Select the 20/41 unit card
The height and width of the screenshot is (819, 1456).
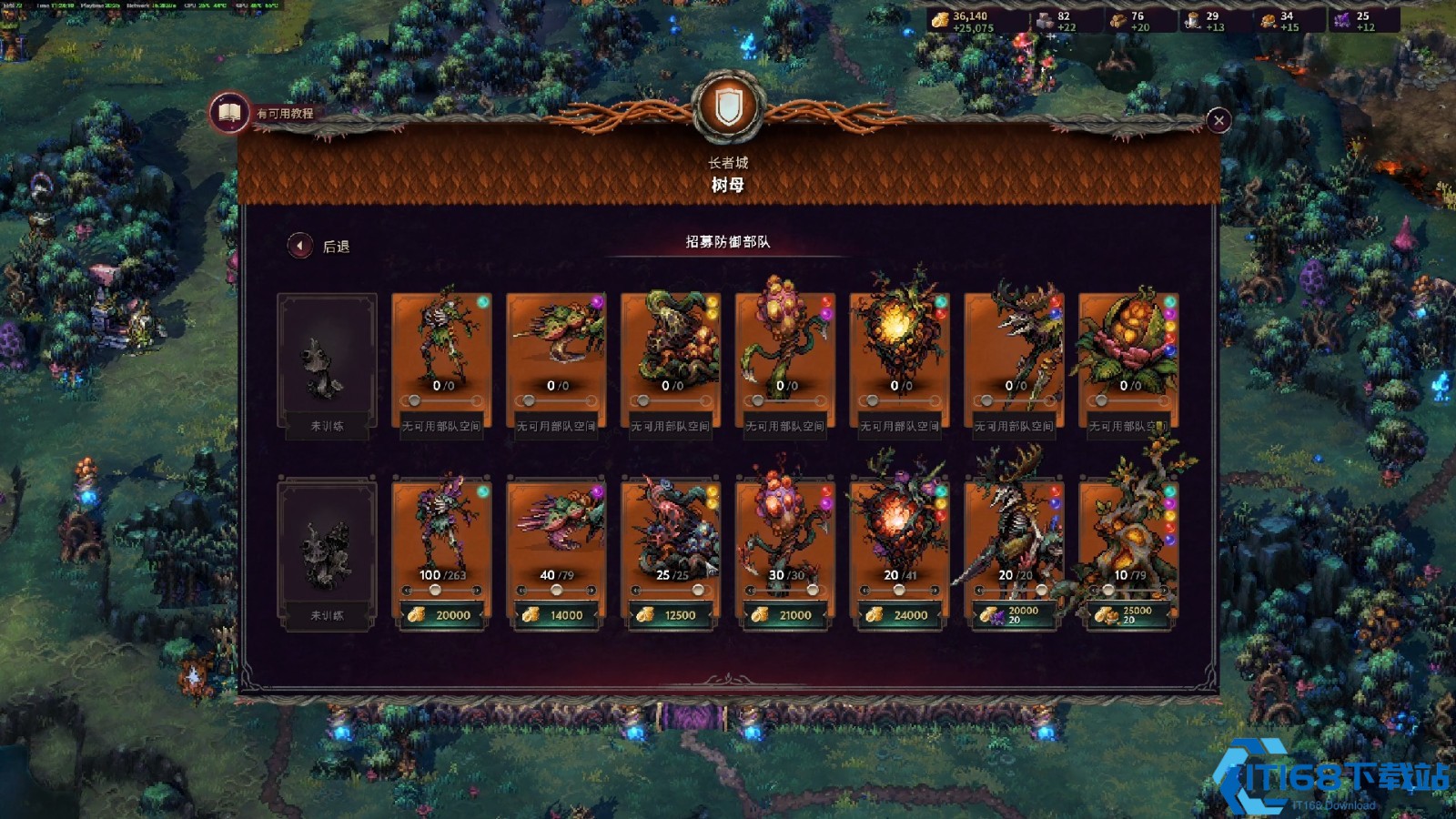[900, 528]
